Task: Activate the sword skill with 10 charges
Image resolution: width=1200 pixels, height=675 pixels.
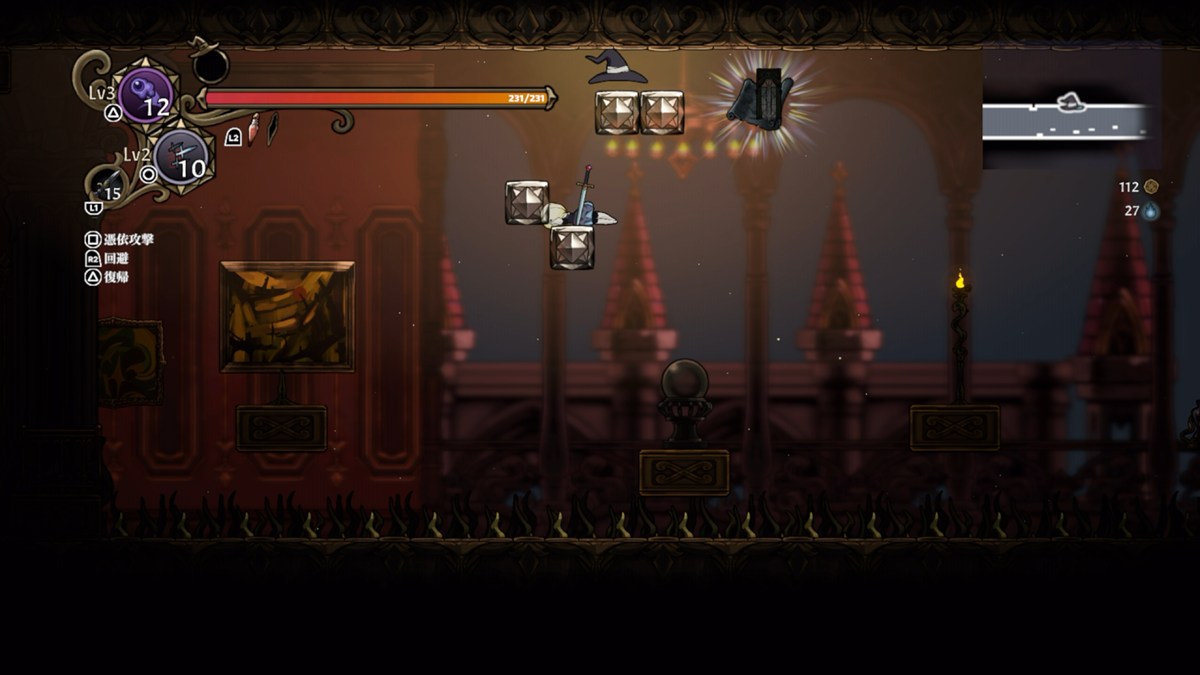Action: pyautogui.click(x=181, y=157)
